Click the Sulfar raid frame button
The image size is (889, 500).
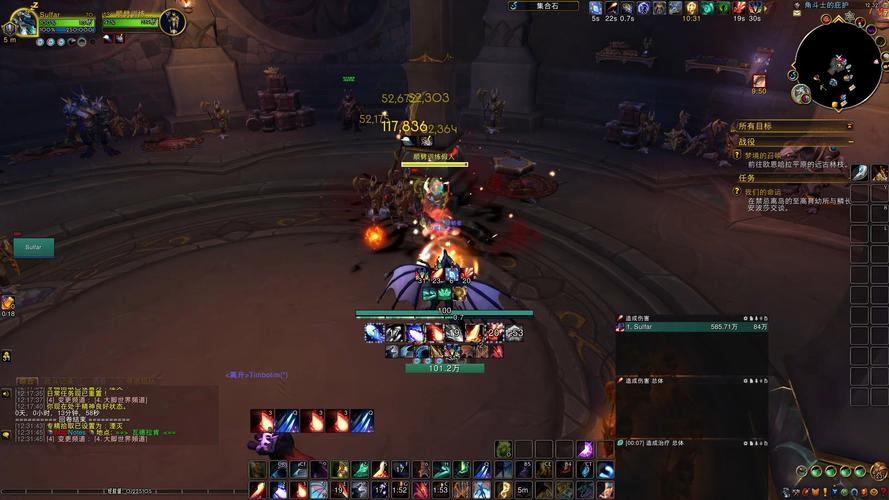[x=33, y=246]
